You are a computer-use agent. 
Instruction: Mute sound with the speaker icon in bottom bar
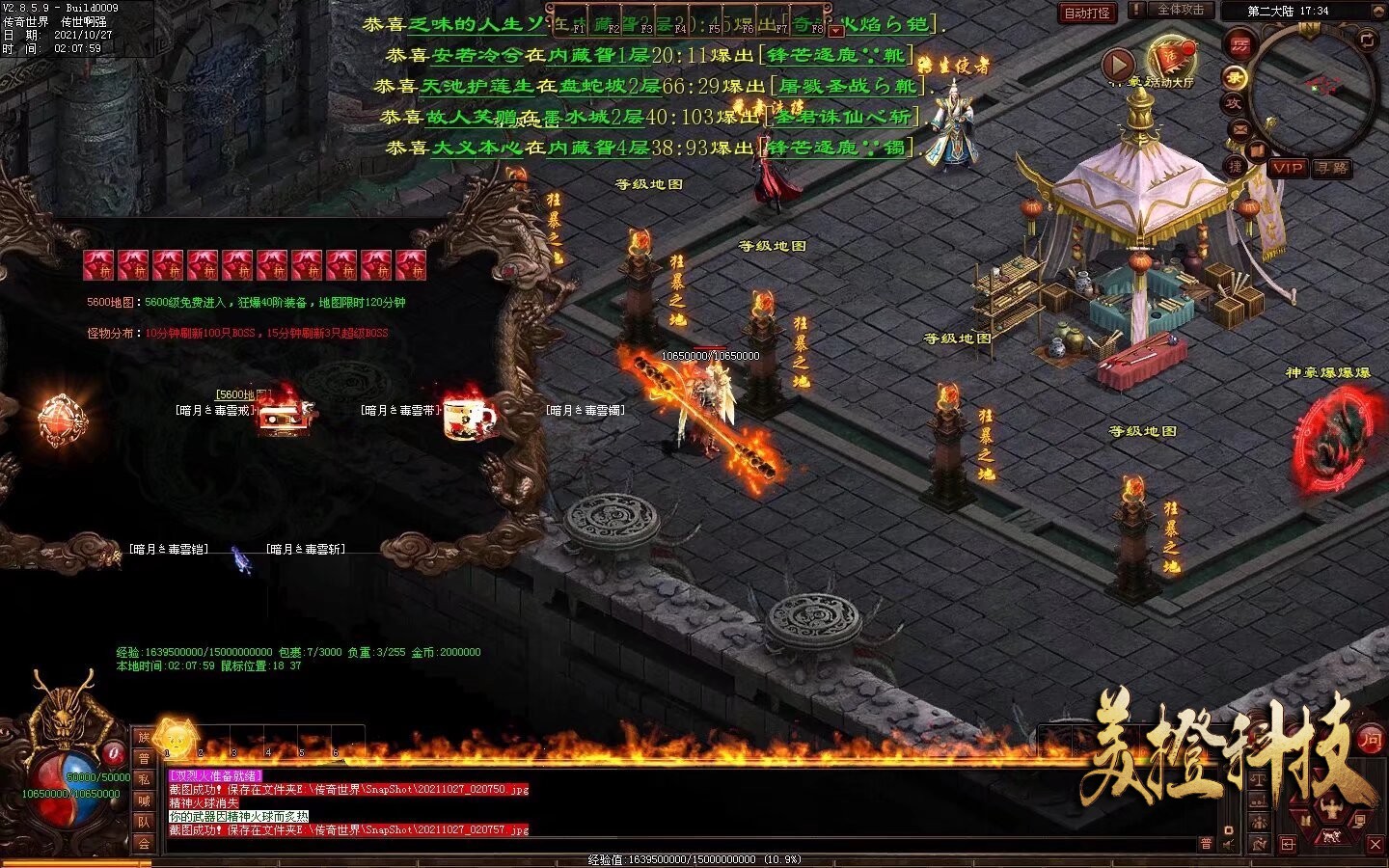click(x=1228, y=846)
